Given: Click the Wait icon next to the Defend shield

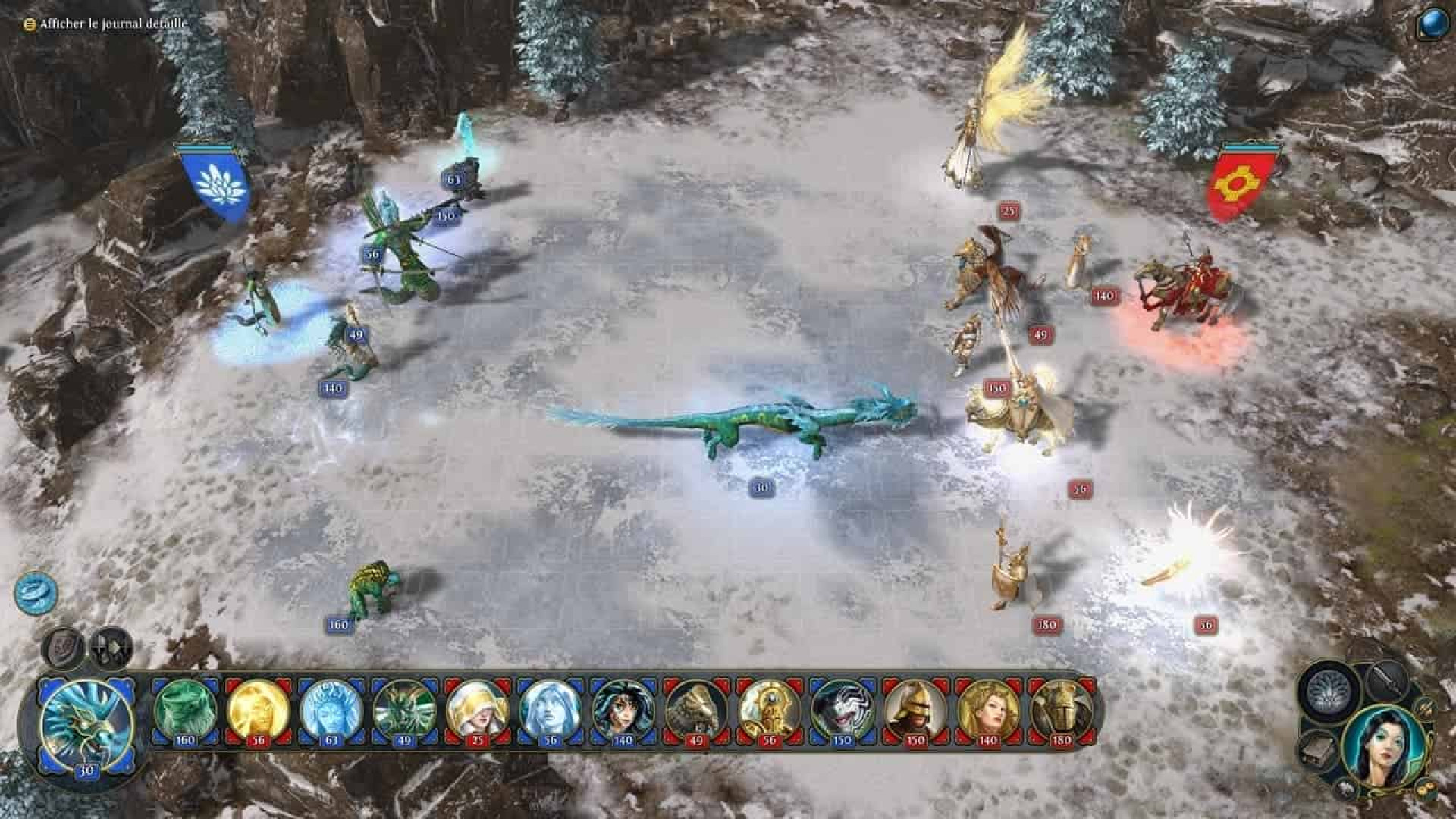Looking at the screenshot, I should (x=108, y=645).
